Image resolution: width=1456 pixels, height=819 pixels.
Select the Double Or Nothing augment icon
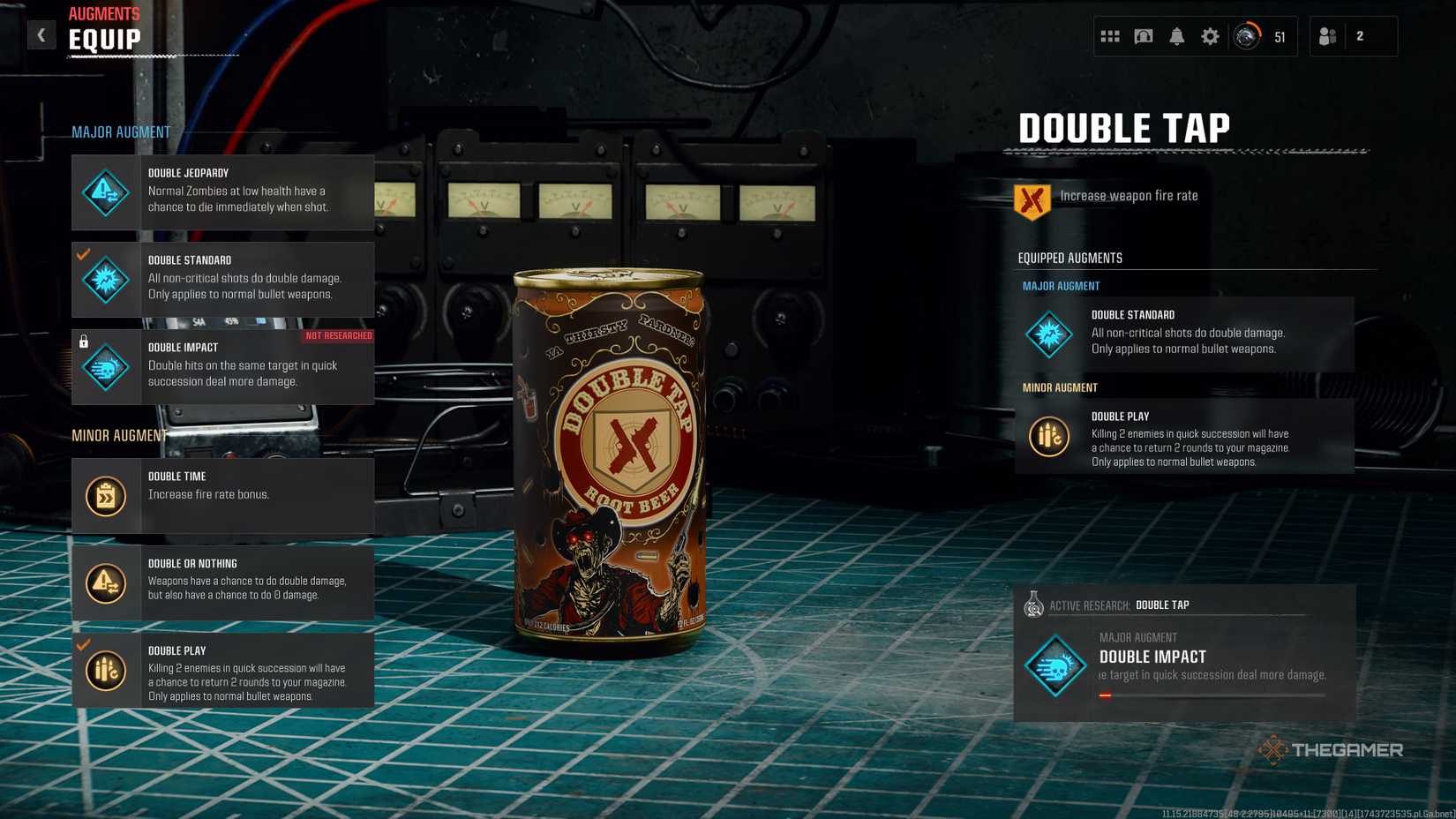[104, 583]
